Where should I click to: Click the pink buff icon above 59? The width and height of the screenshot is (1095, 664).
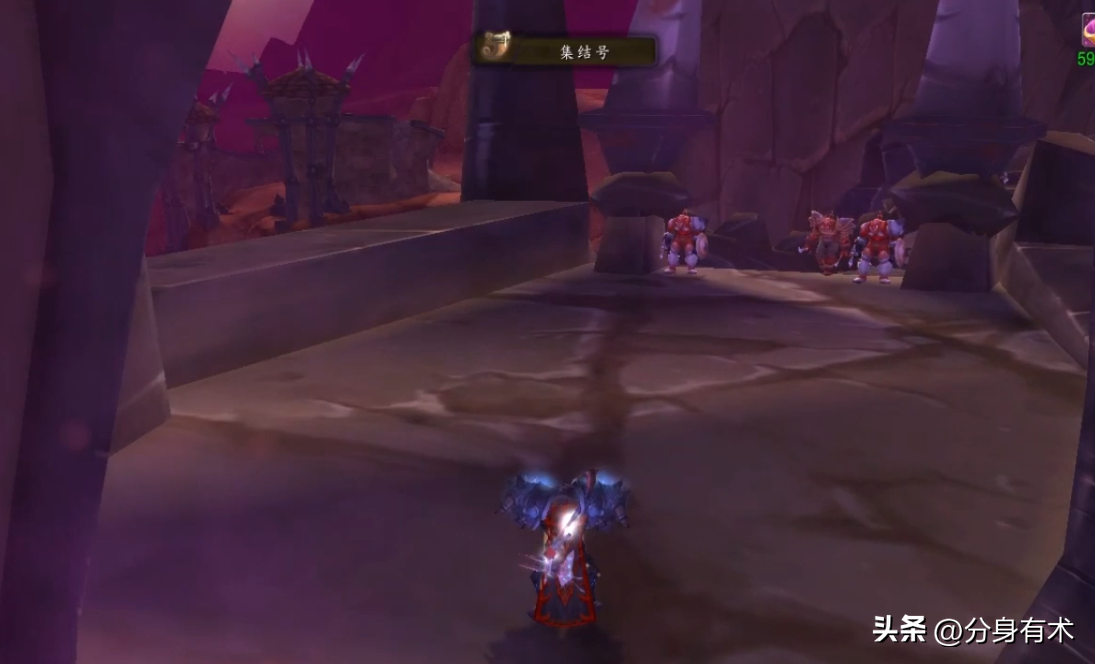tap(1087, 30)
